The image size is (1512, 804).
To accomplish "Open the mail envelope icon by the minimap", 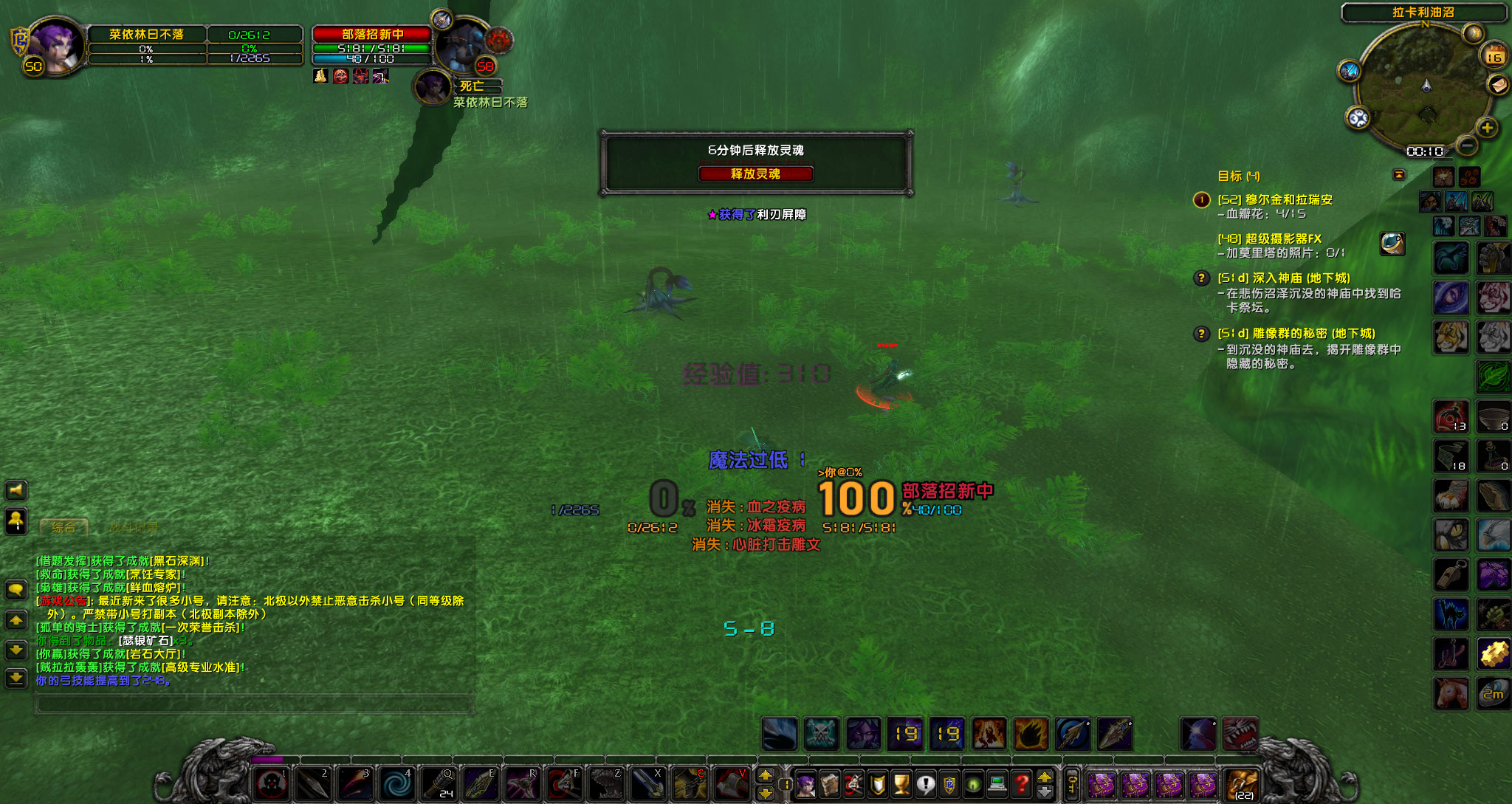I will [x=1498, y=86].
